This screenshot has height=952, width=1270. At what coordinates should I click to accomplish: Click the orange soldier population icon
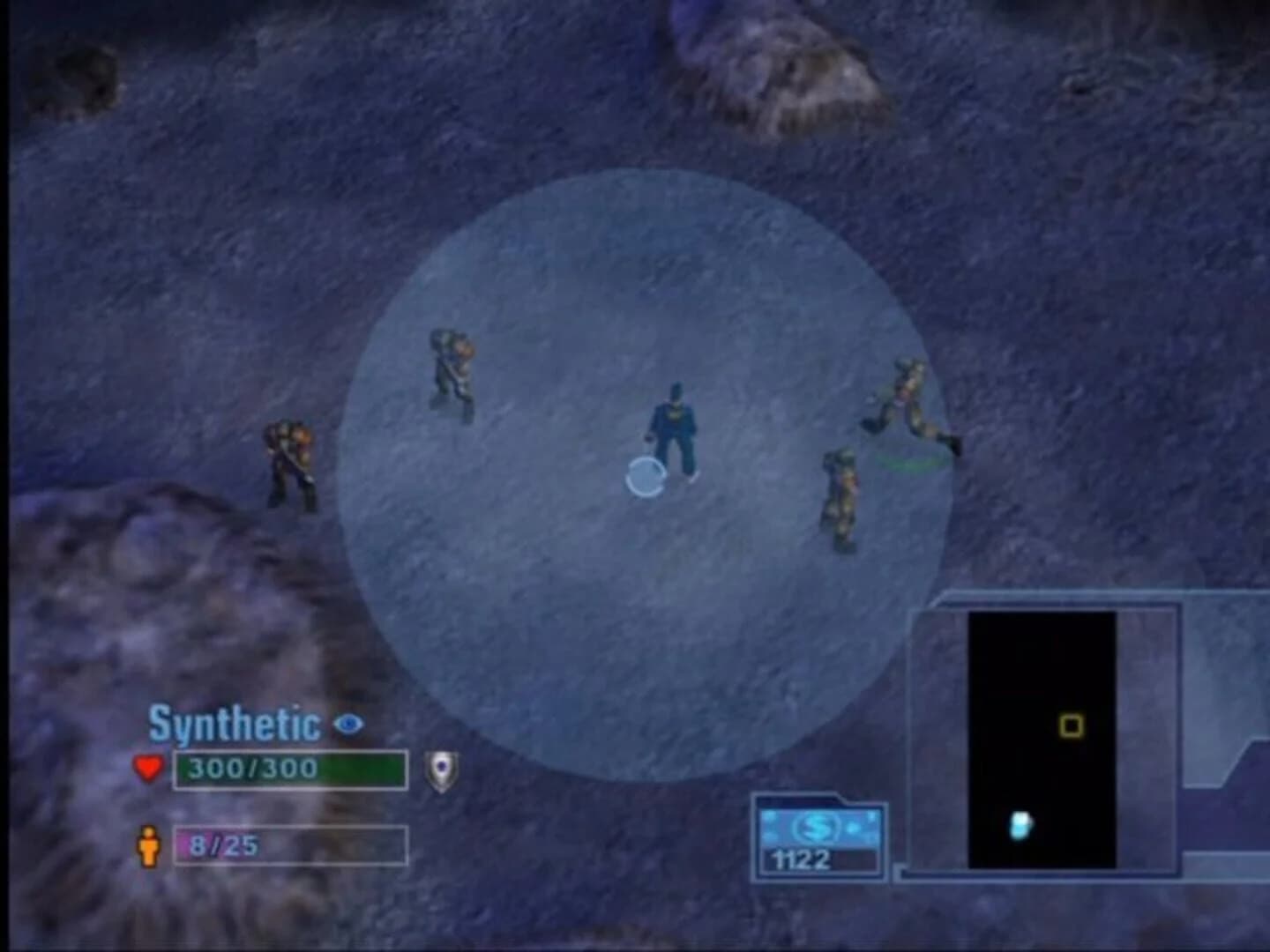coord(148,844)
